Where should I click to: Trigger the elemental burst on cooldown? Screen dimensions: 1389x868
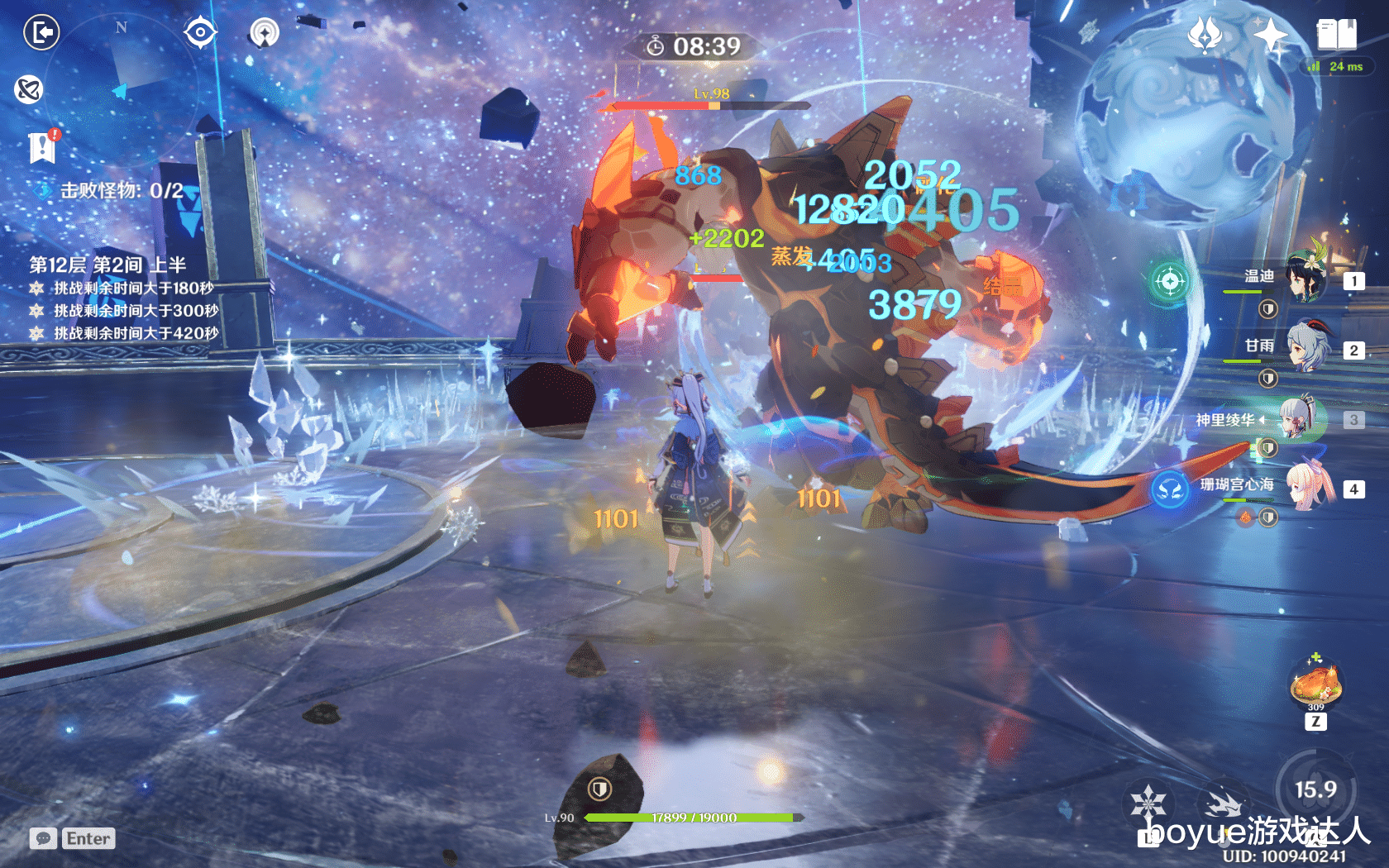click(1315, 790)
